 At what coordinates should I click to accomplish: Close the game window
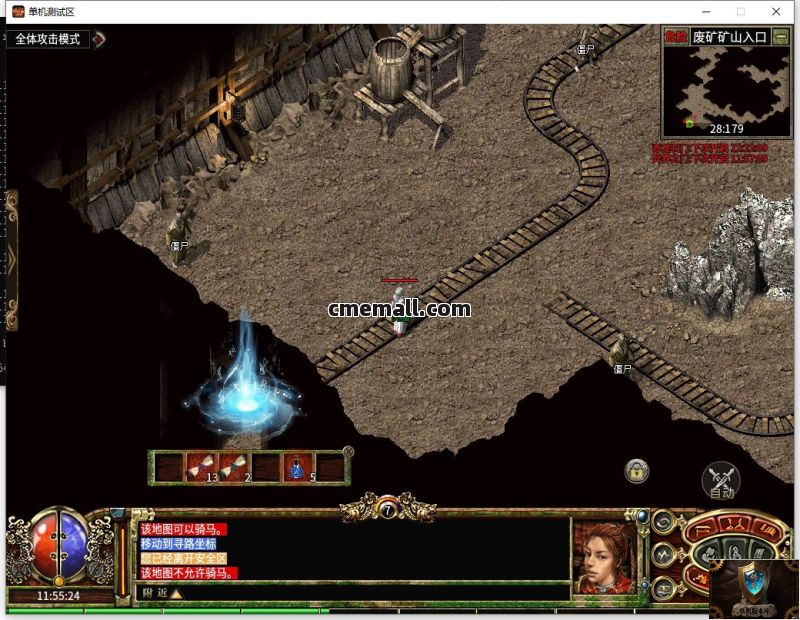[776, 11]
